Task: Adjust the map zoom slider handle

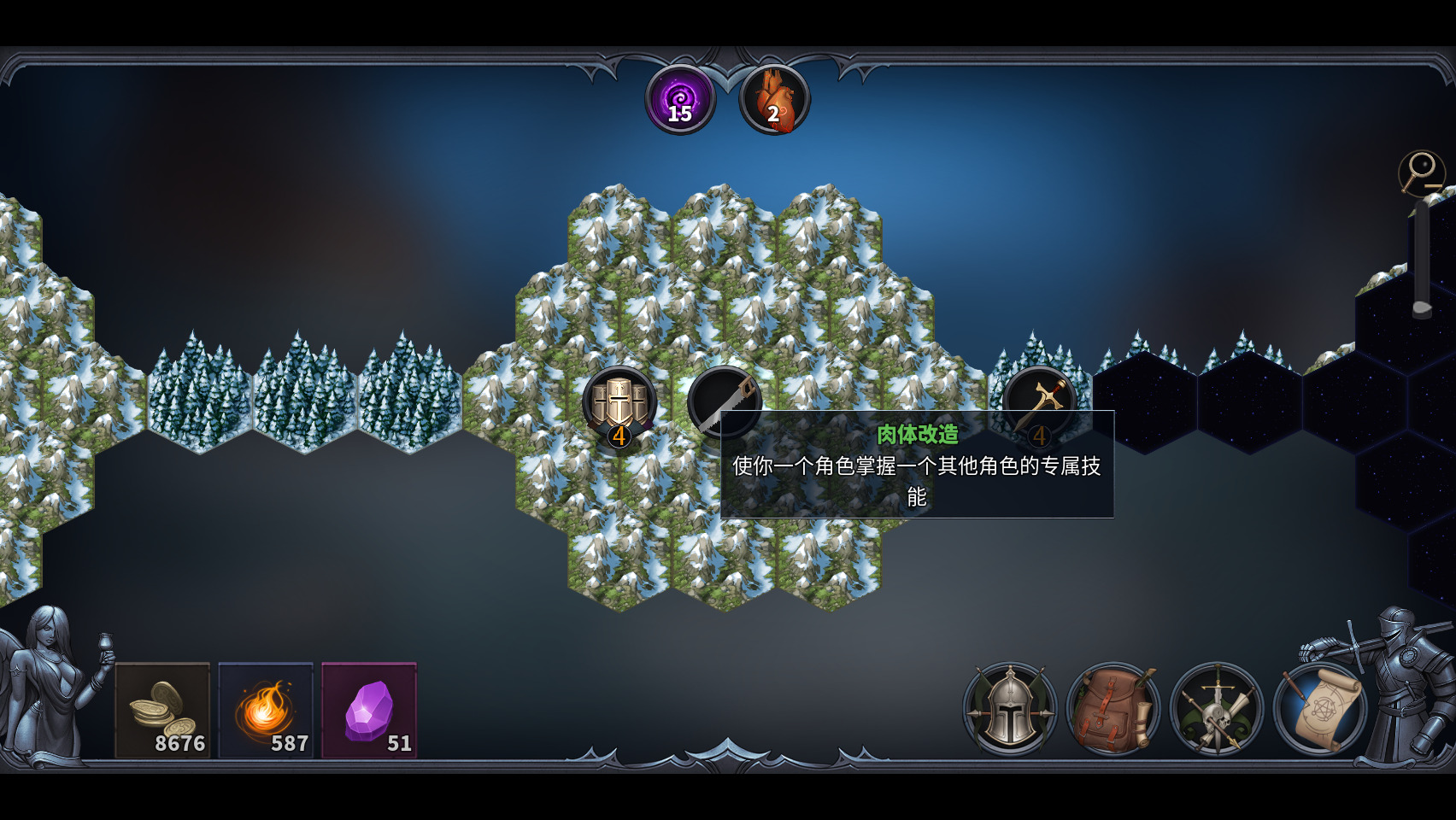Action: point(1422,307)
